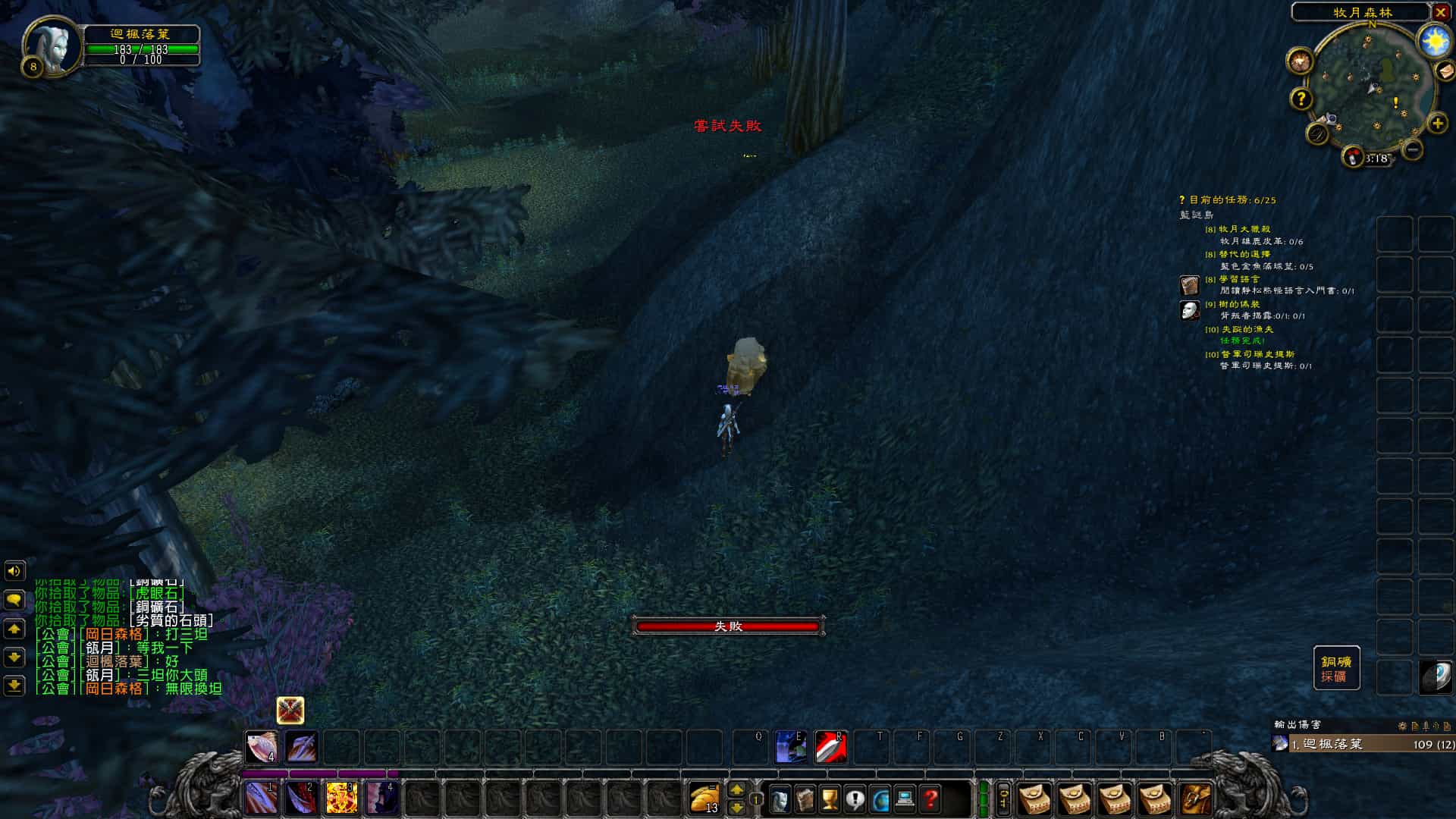Open the backpack at the bar's end
Image resolution: width=1456 pixels, height=819 pixels.
click(x=1195, y=799)
